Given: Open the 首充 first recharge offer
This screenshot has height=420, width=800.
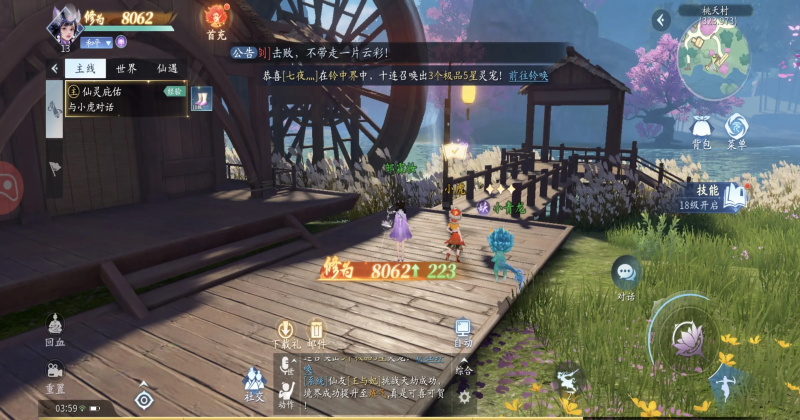Looking at the screenshot, I should click(216, 19).
